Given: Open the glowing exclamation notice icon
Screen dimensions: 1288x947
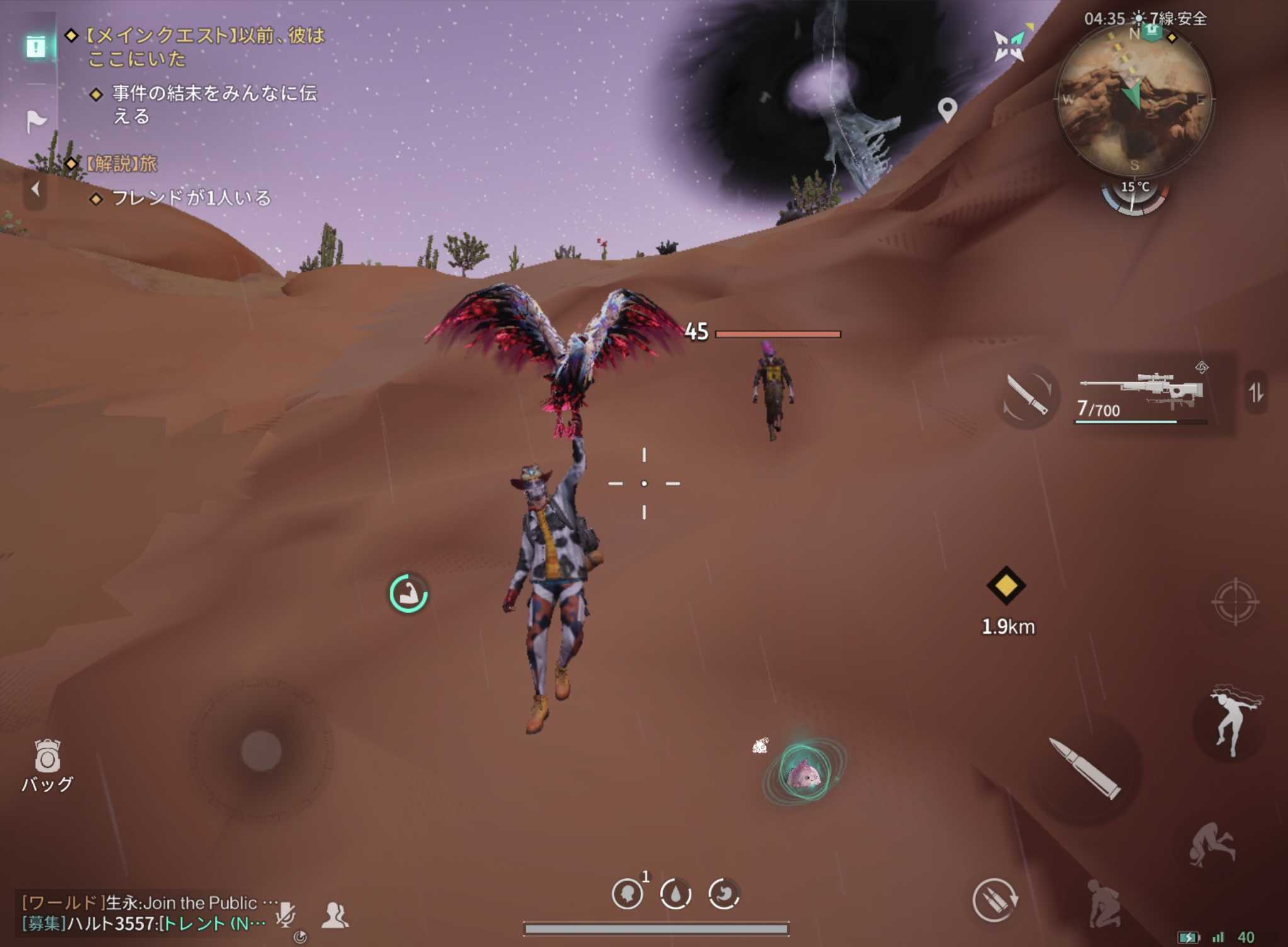Looking at the screenshot, I should (36, 46).
